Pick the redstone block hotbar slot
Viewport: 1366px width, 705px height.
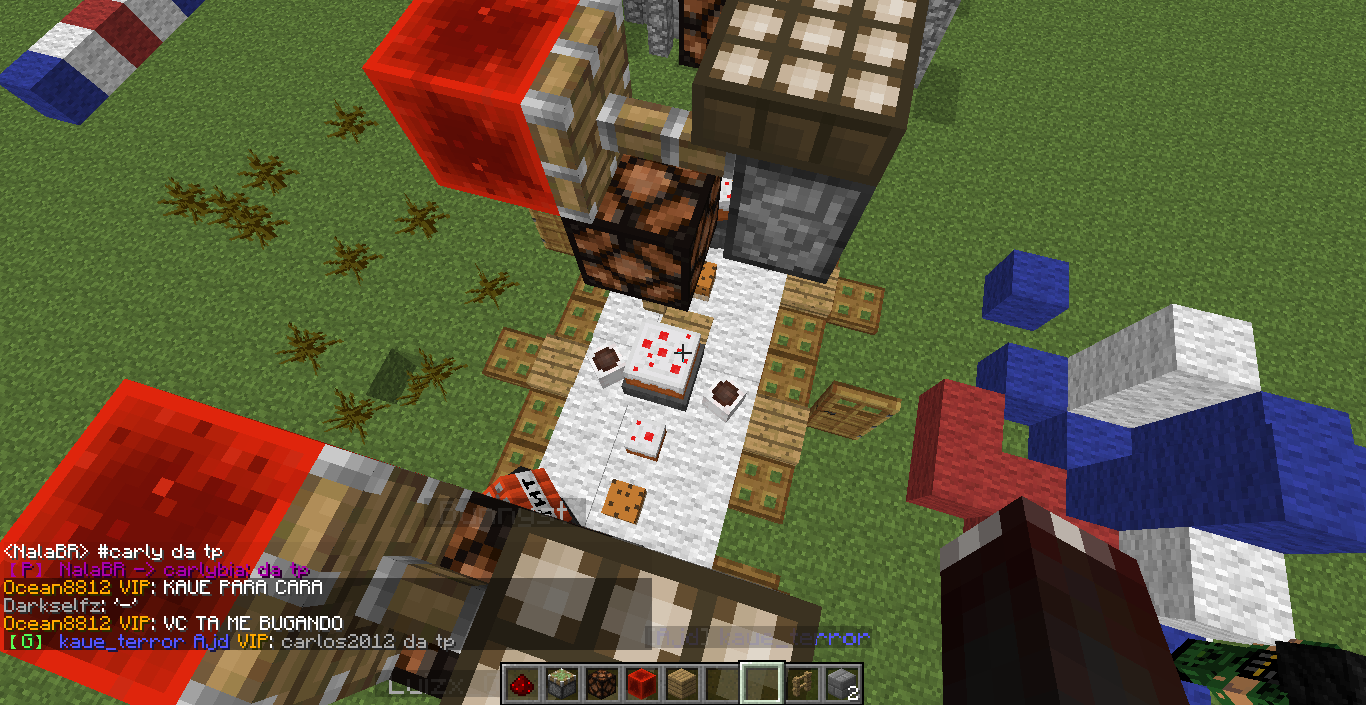(641, 684)
